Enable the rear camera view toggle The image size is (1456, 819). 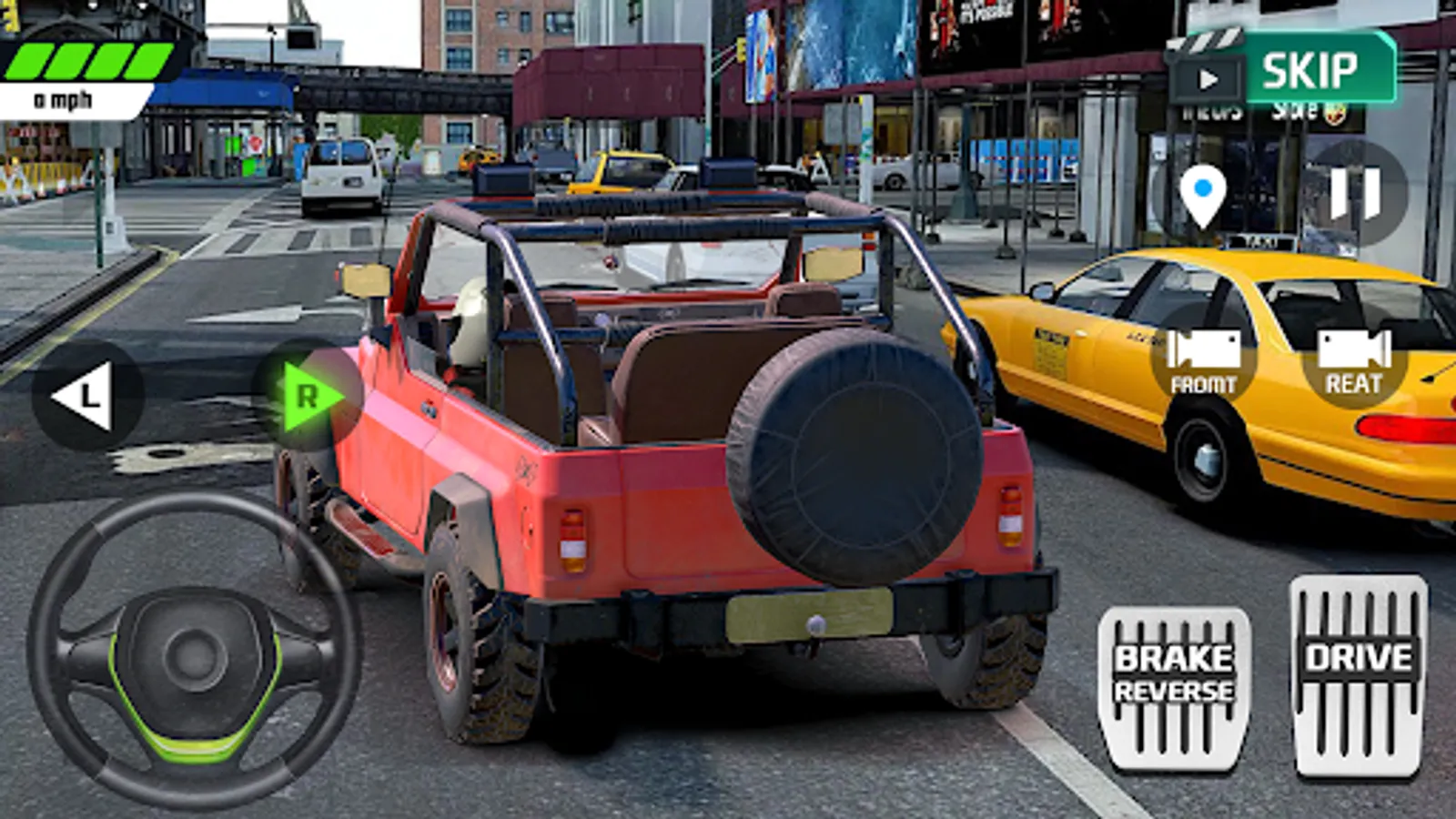(1354, 361)
